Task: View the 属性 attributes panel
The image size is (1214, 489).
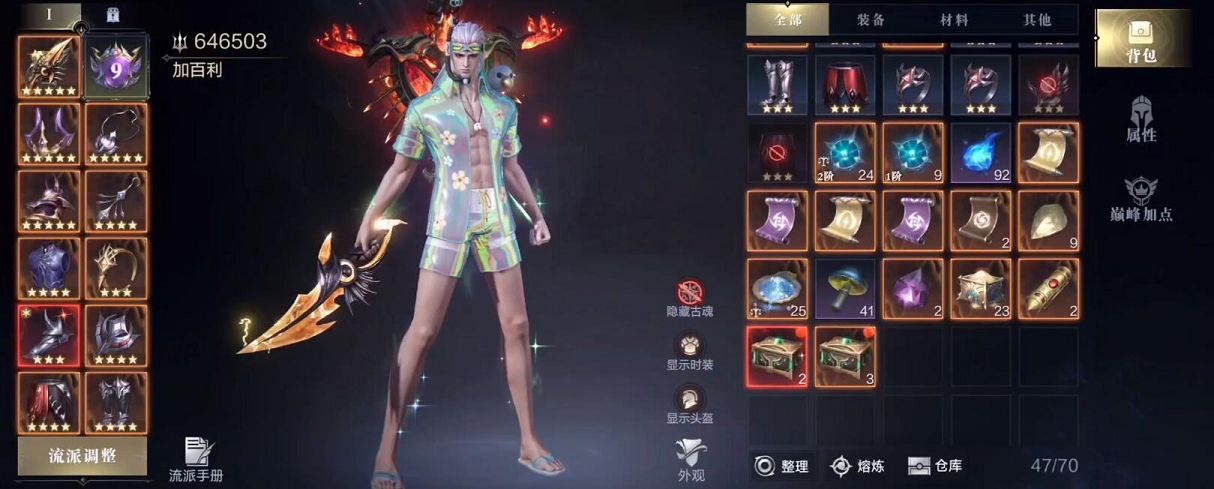Action: pyautogui.click(x=1142, y=119)
